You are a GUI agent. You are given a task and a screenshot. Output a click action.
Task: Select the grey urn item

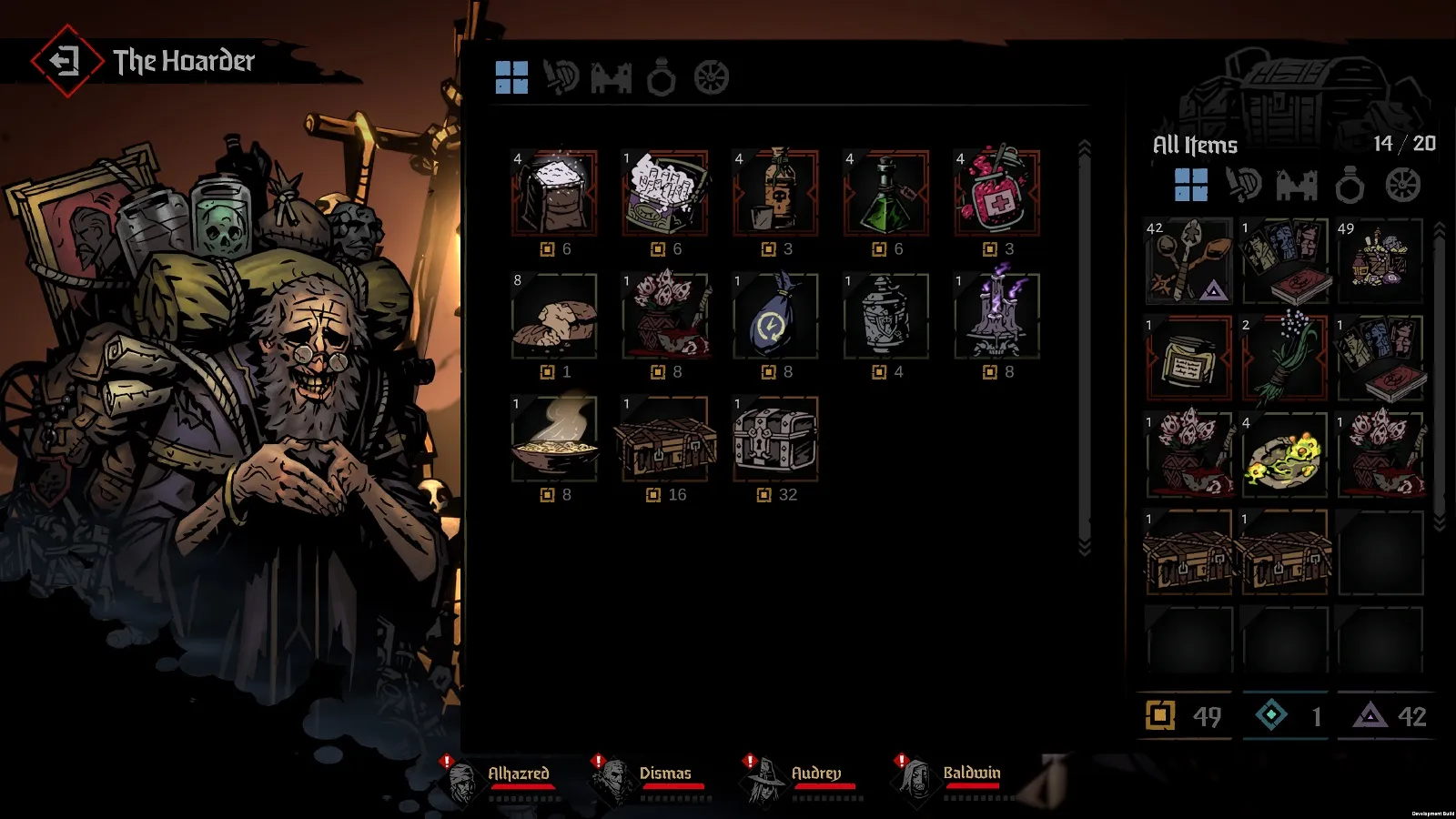886,317
